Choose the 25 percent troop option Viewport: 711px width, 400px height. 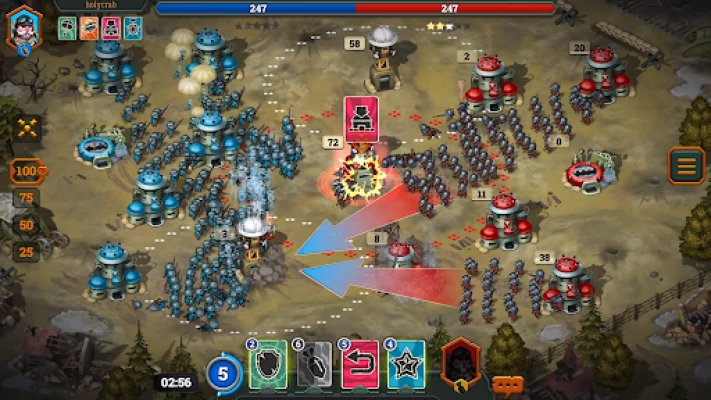28,251
